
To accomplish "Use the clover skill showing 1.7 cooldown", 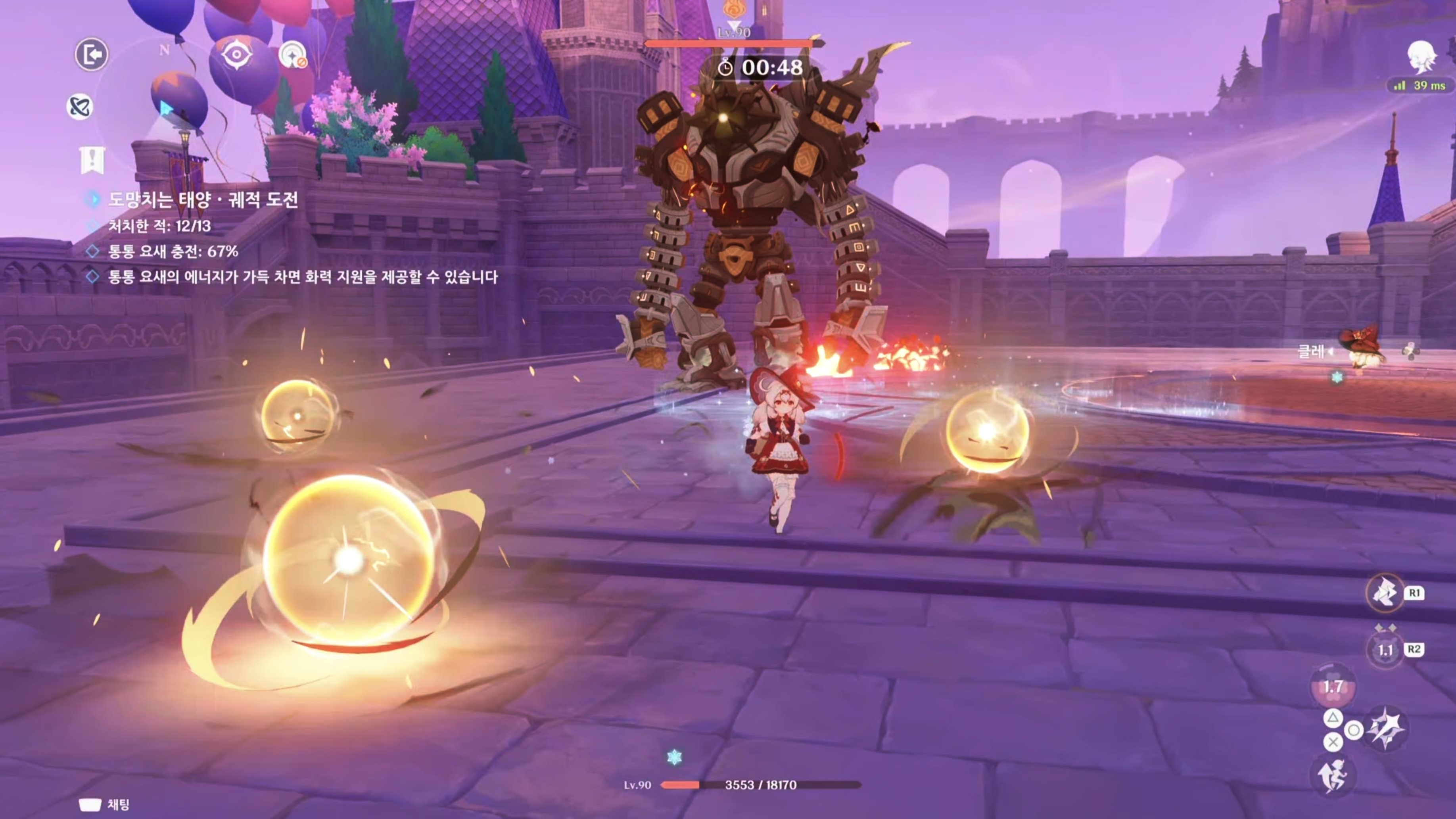I will click(x=1332, y=687).
